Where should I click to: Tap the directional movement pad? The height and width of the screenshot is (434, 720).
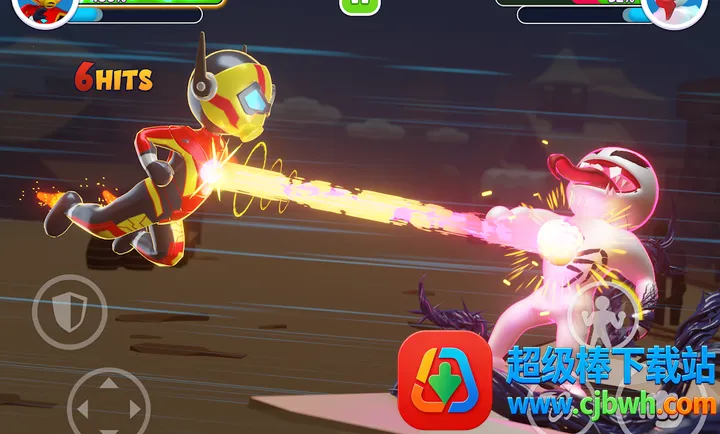(x=109, y=407)
